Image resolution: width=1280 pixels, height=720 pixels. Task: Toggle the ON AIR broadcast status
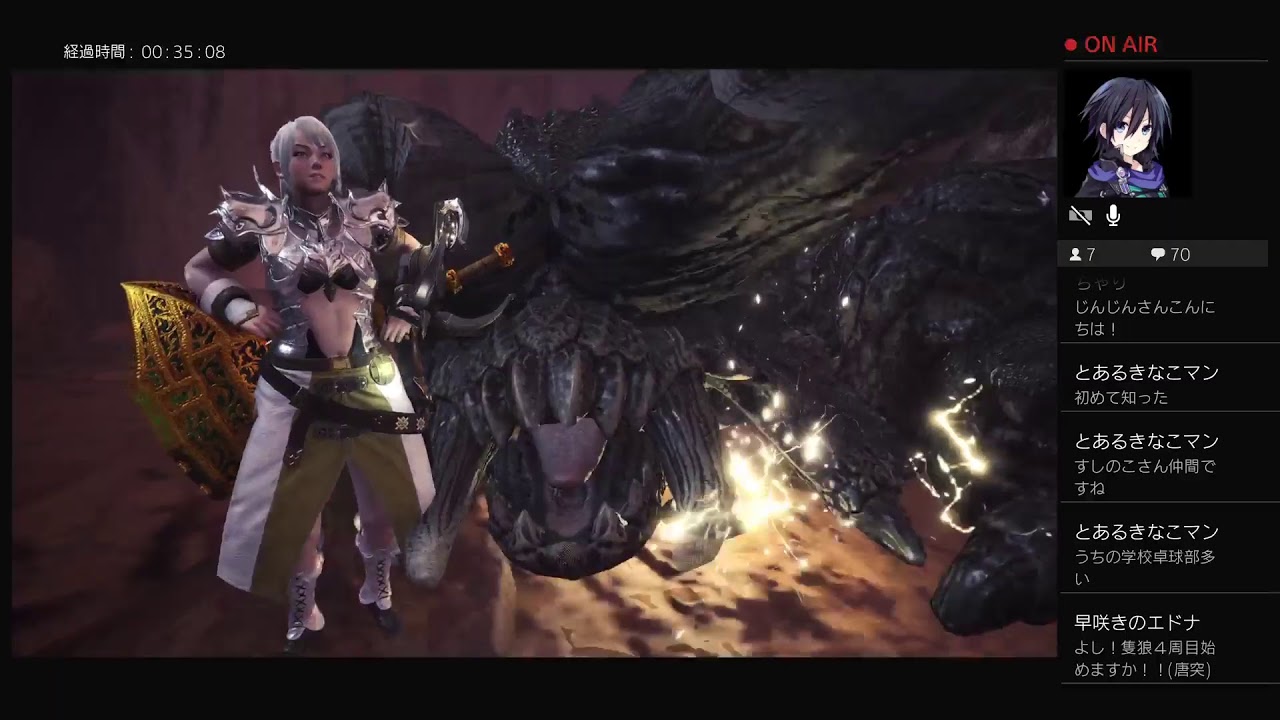[x=1110, y=43]
